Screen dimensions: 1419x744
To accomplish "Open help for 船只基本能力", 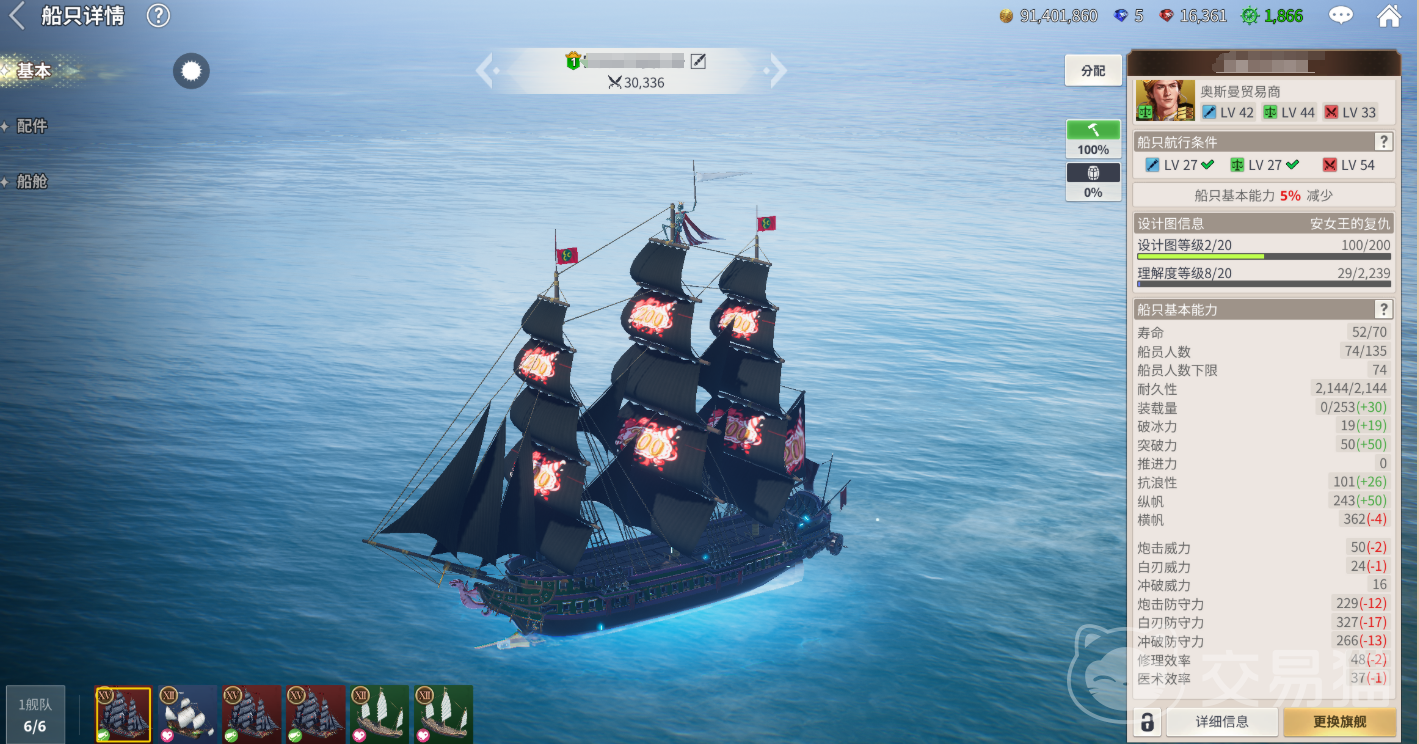I will coord(1384,310).
